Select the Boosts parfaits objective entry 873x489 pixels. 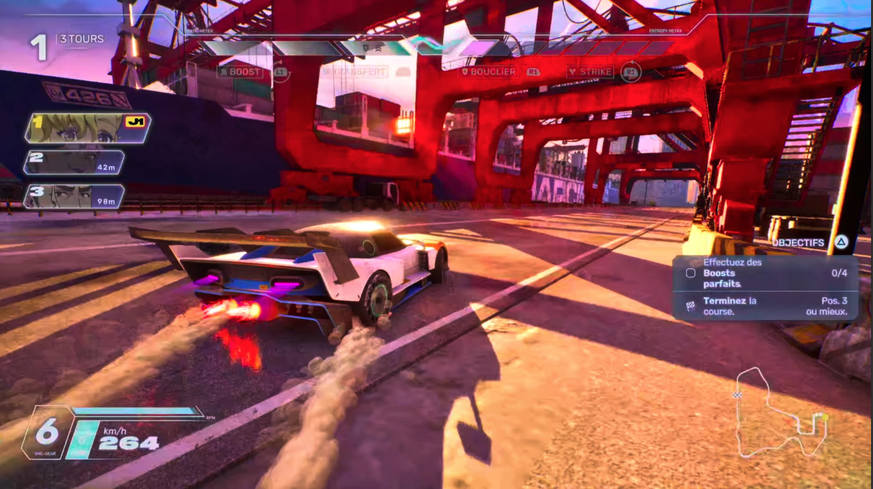click(766, 273)
